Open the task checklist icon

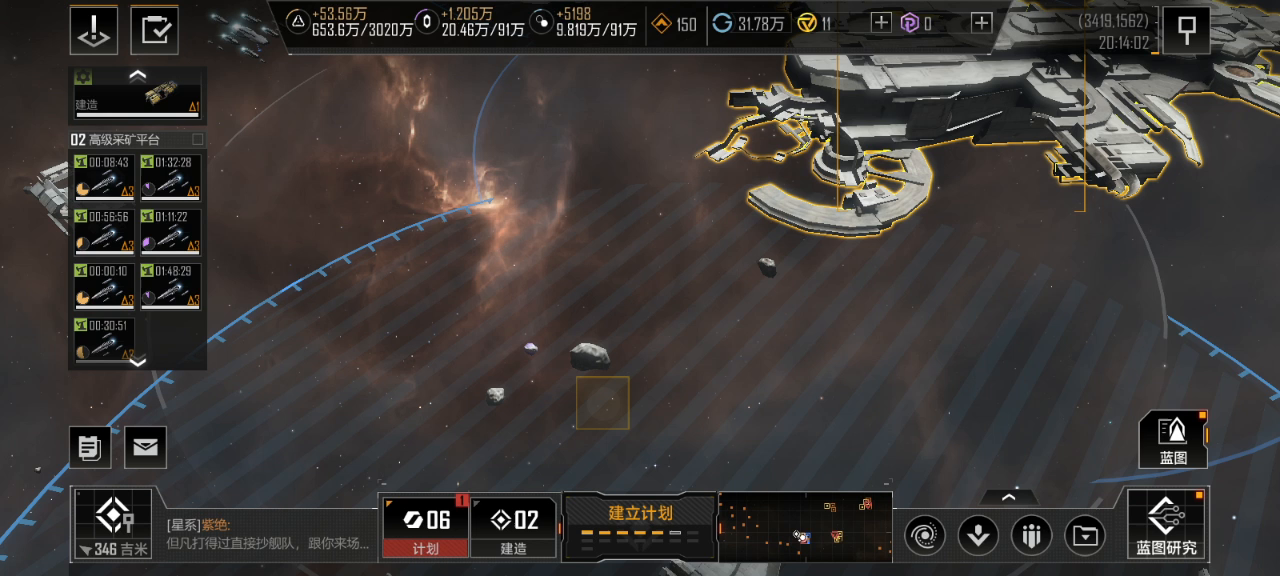pyautogui.click(x=154, y=30)
